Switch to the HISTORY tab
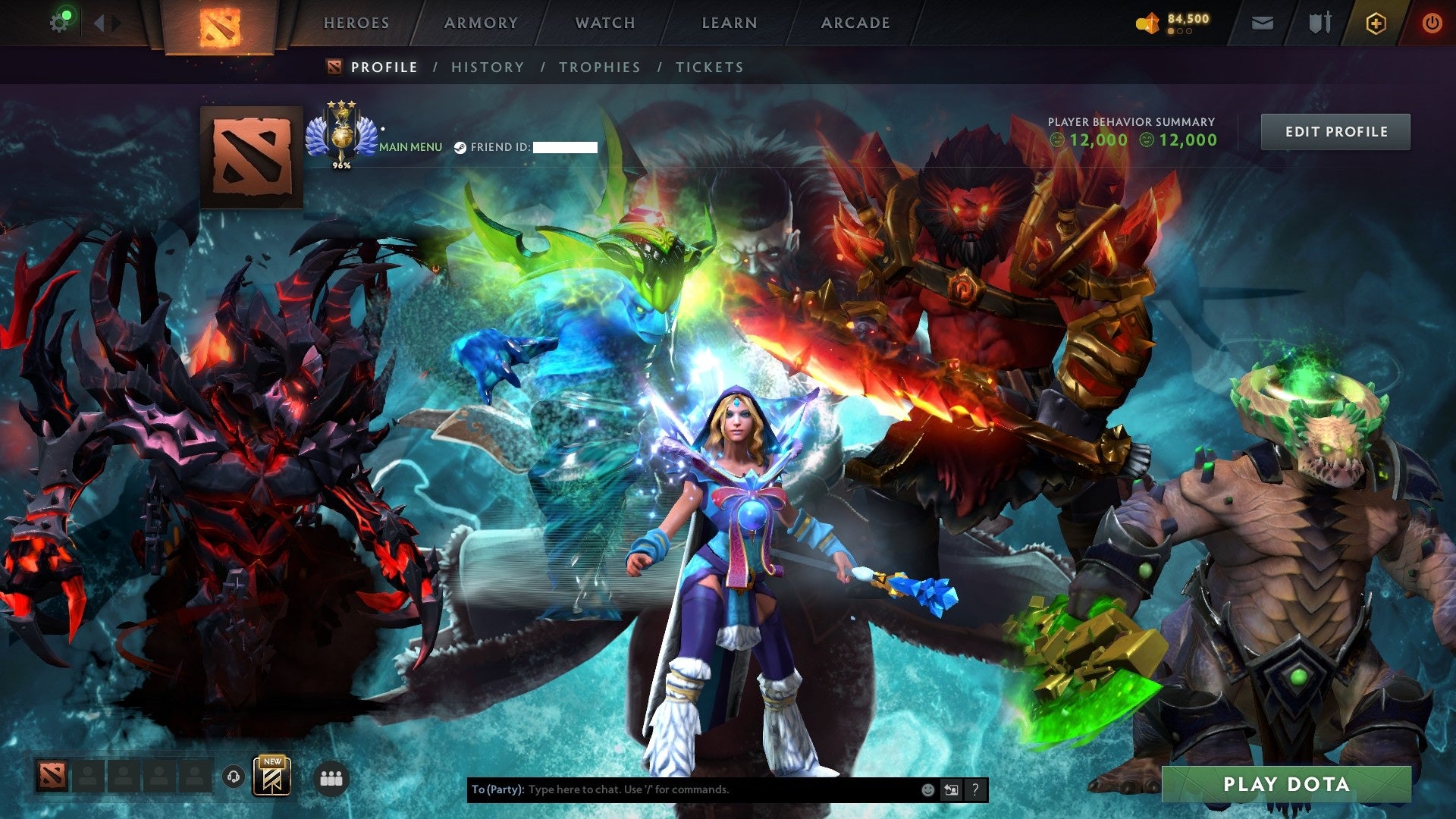Image resolution: width=1456 pixels, height=819 pixels. (488, 67)
